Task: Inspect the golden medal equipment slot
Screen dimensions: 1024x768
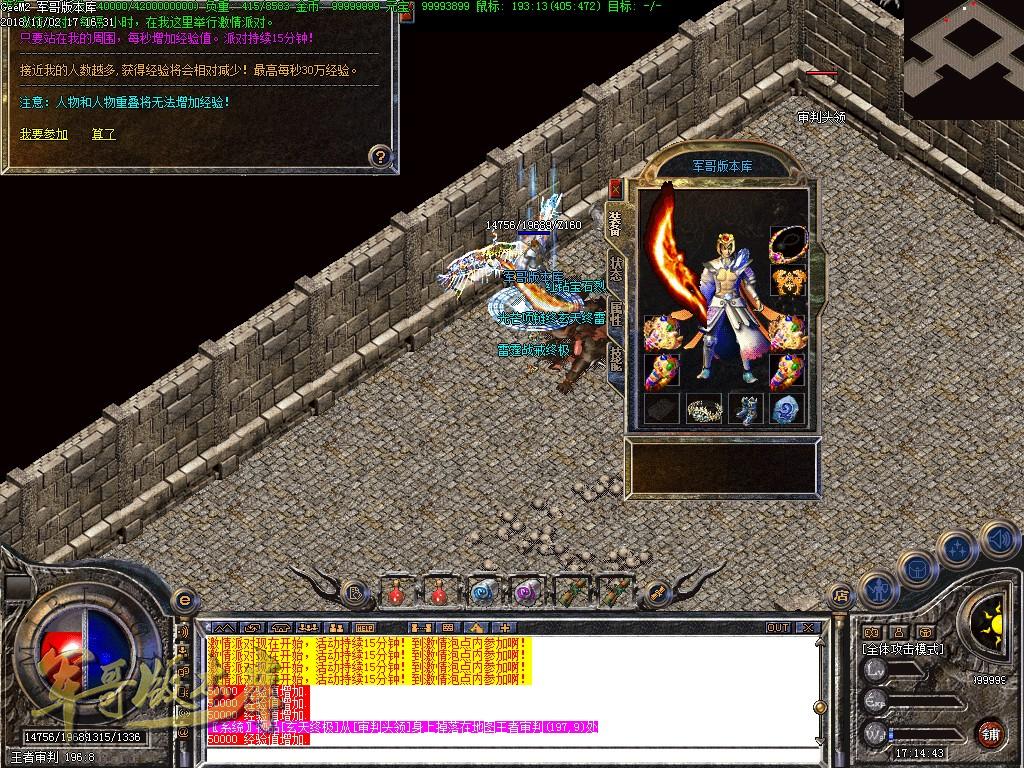Action: [787, 281]
